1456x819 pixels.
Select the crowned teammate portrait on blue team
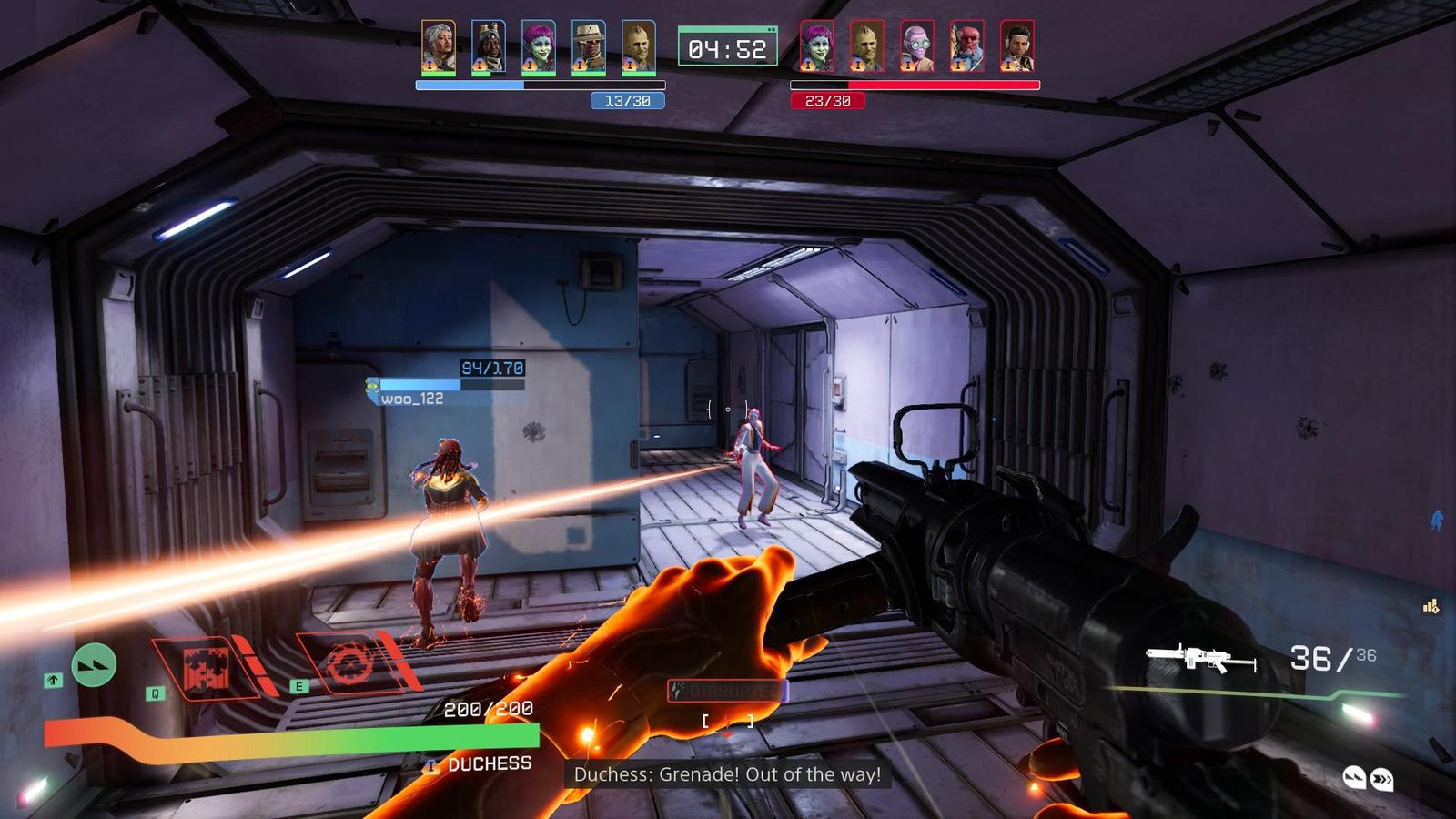click(x=489, y=47)
